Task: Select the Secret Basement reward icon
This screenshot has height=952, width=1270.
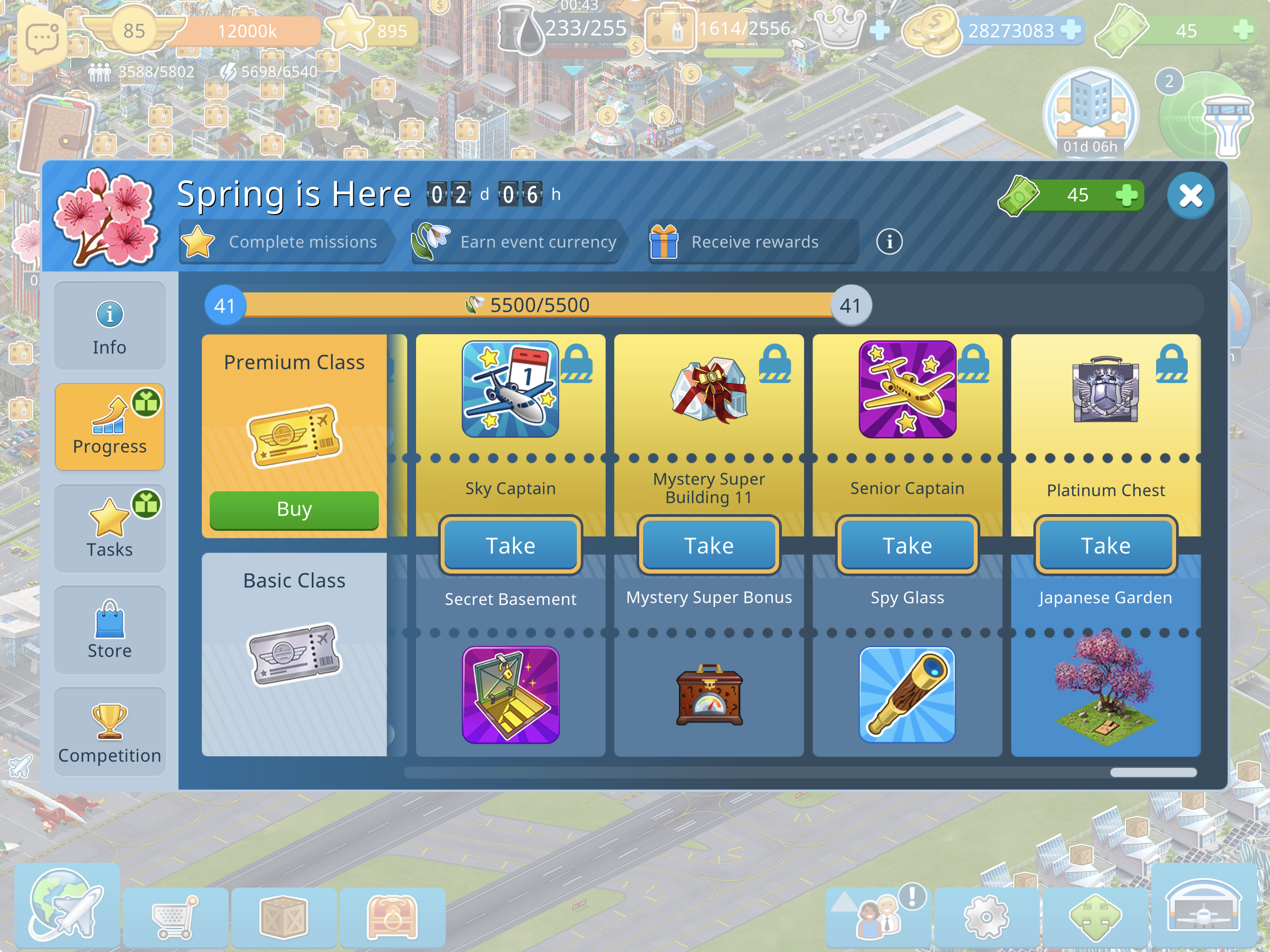Action: point(510,695)
